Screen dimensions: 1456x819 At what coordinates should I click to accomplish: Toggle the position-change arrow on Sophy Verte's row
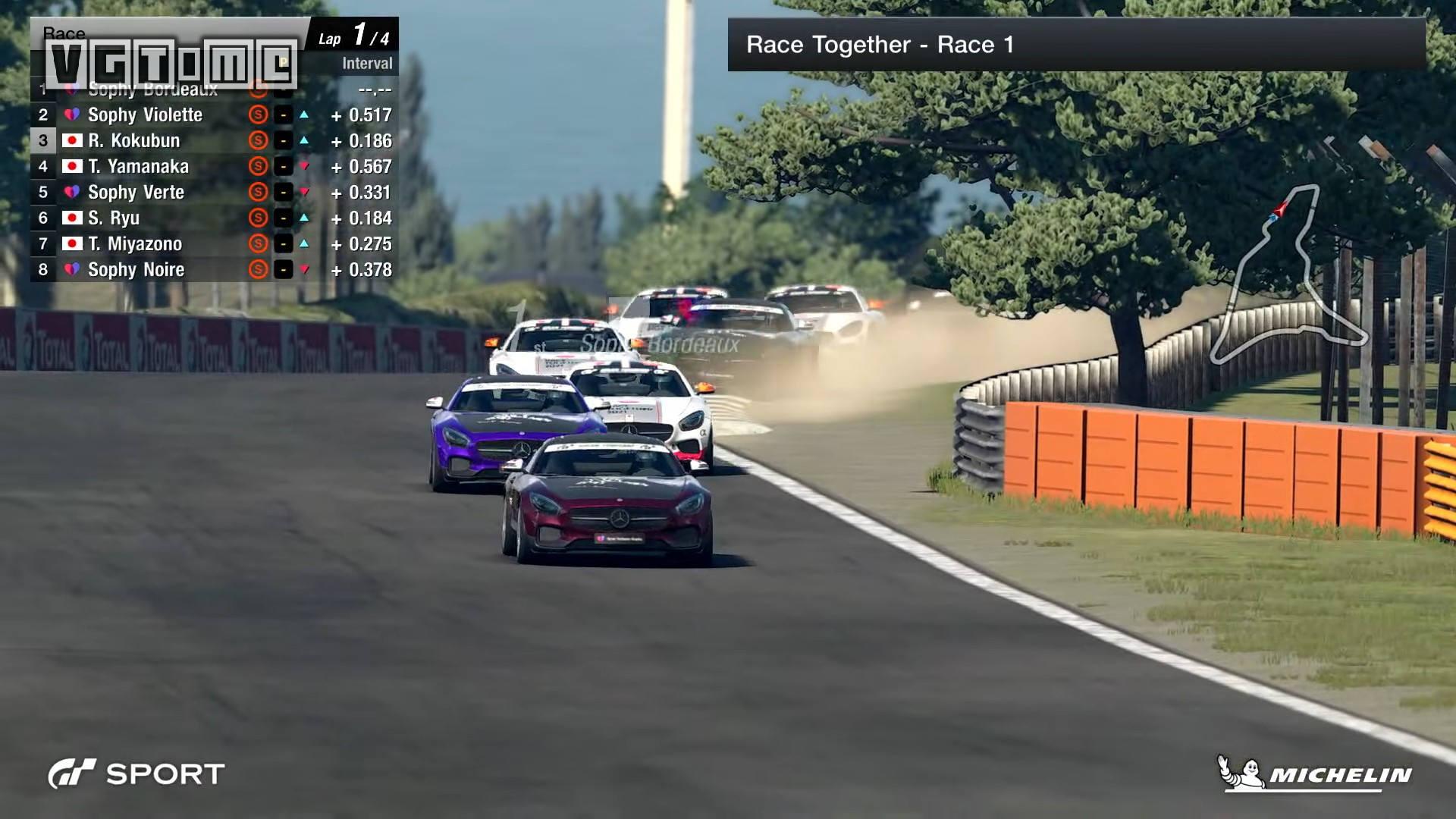(x=307, y=192)
